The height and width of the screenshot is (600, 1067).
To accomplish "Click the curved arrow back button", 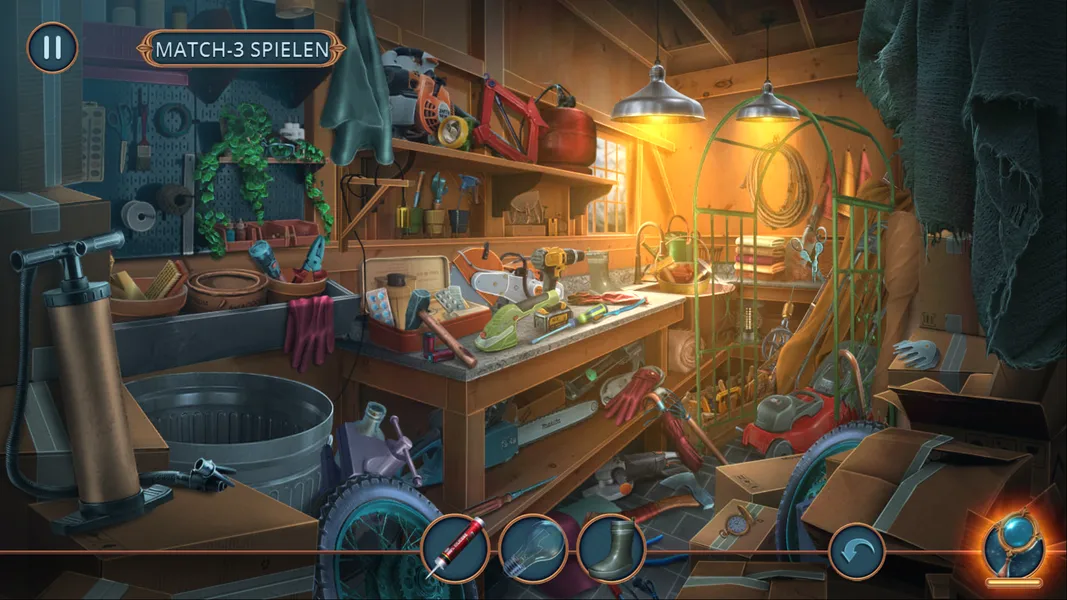I will [x=856, y=551].
